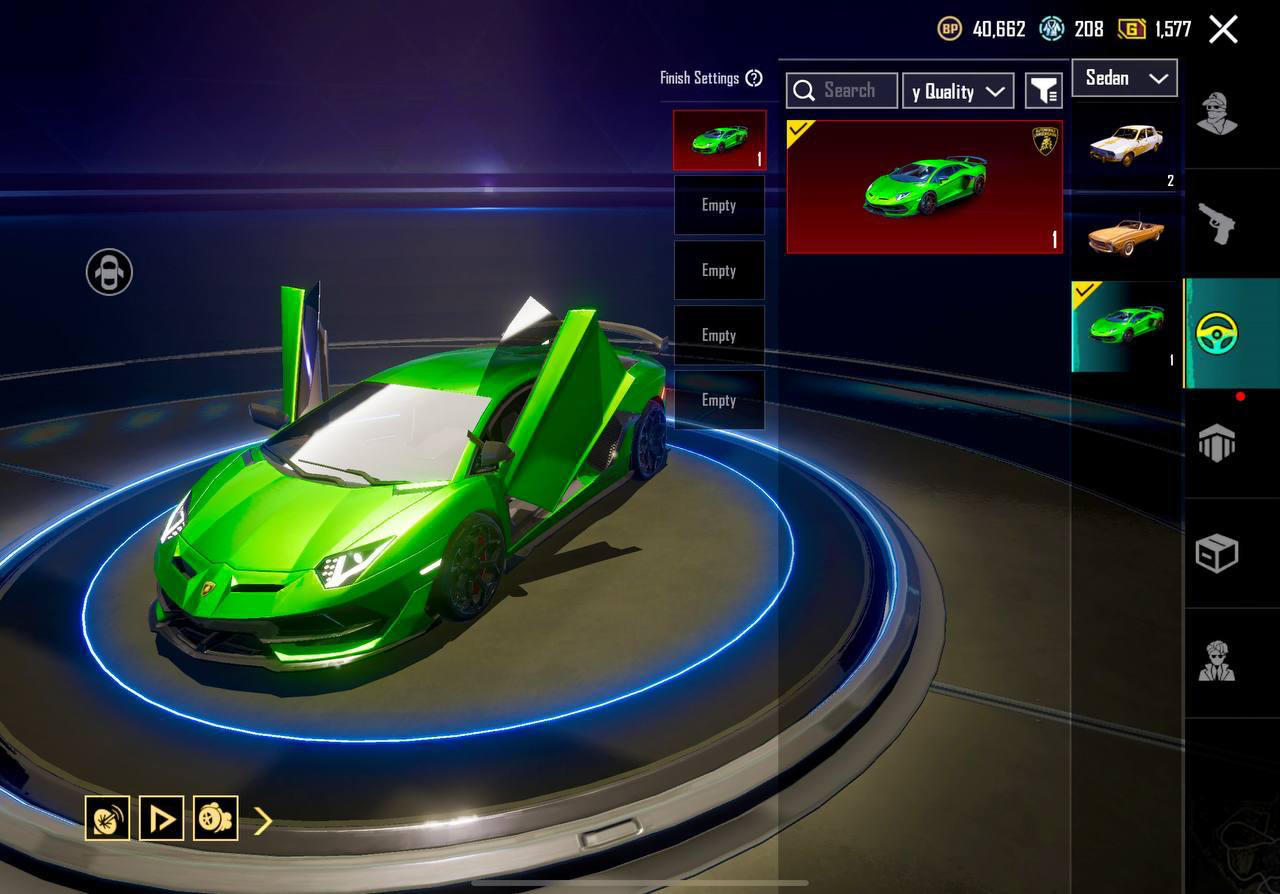Expand more actions with the yellow arrow
The image size is (1280, 894).
click(263, 821)
